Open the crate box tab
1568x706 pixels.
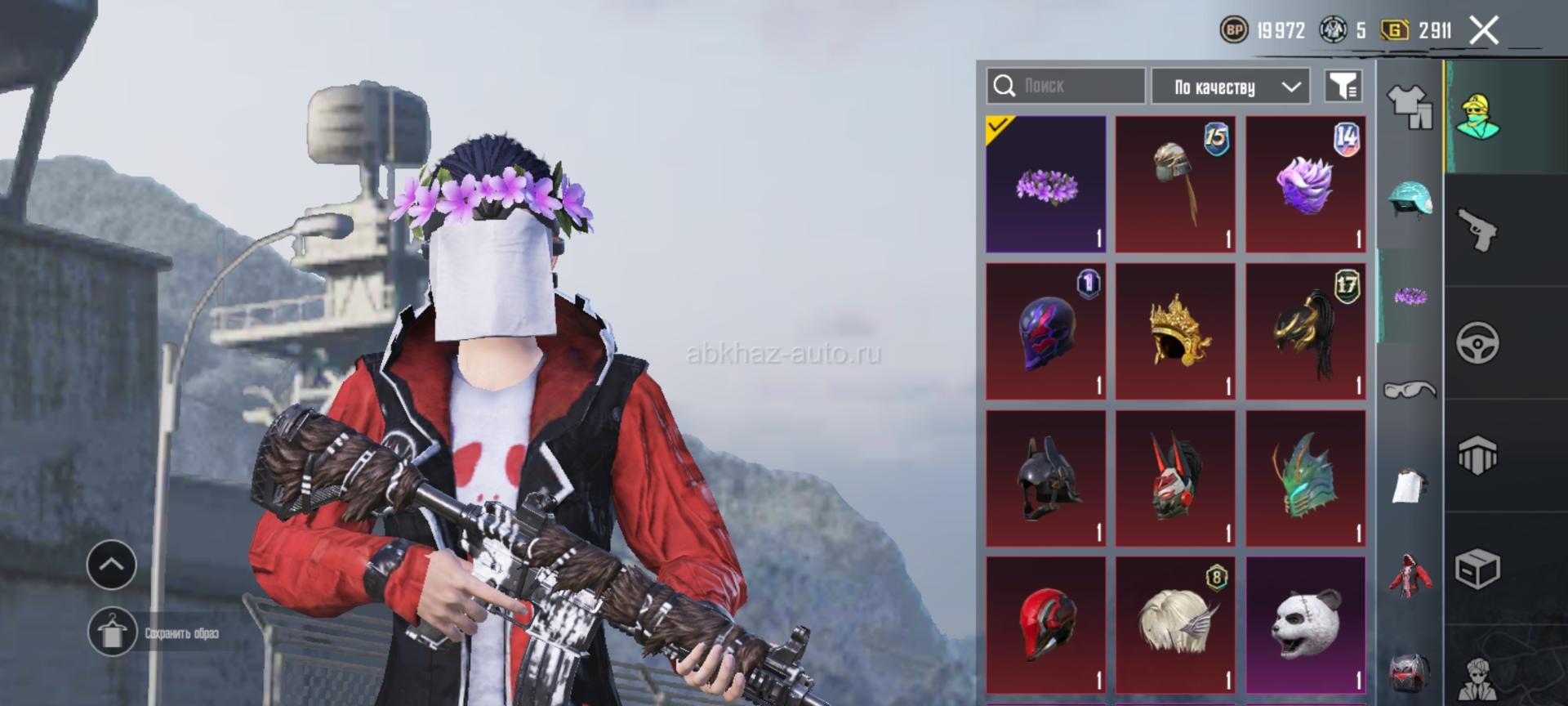[x=1477, y=569]
